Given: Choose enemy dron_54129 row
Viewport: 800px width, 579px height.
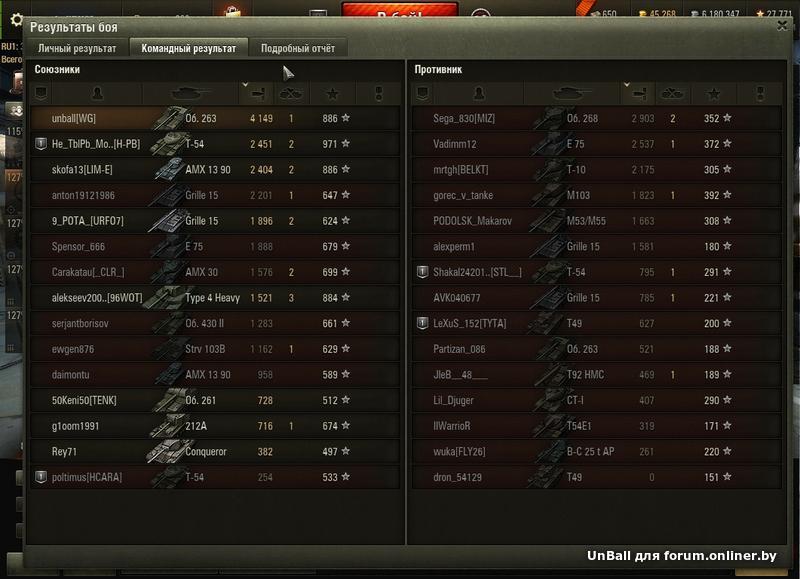Looking at the screenshot, I should 596,478.
